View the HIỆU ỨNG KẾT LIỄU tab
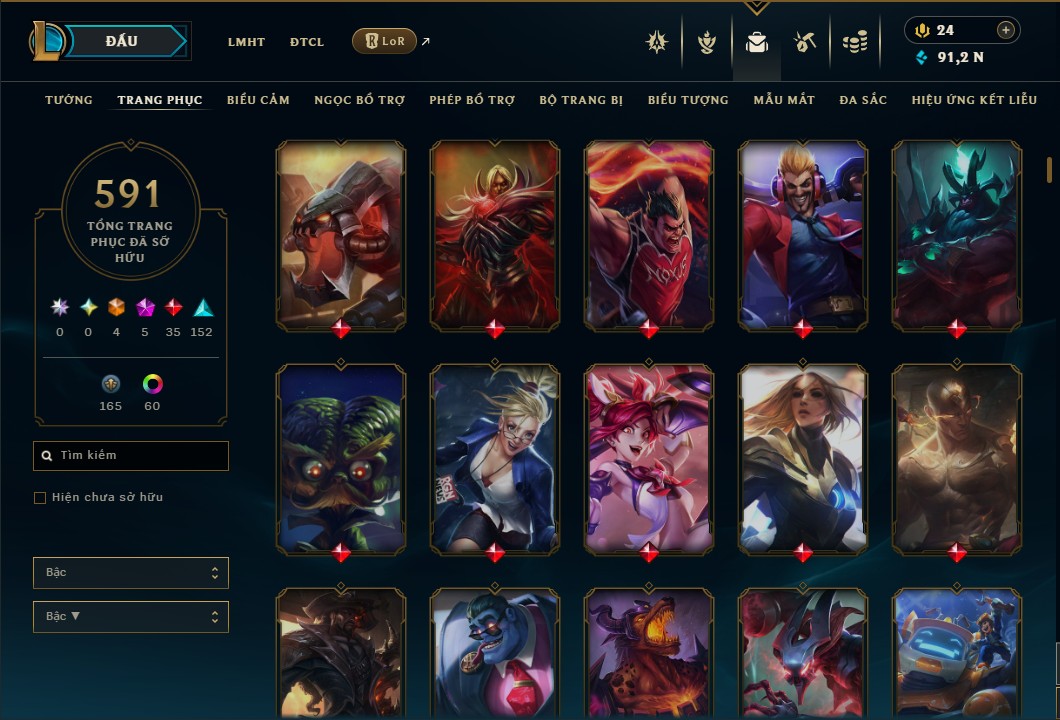The image size is (1060, 720). (x=975, y=100)
